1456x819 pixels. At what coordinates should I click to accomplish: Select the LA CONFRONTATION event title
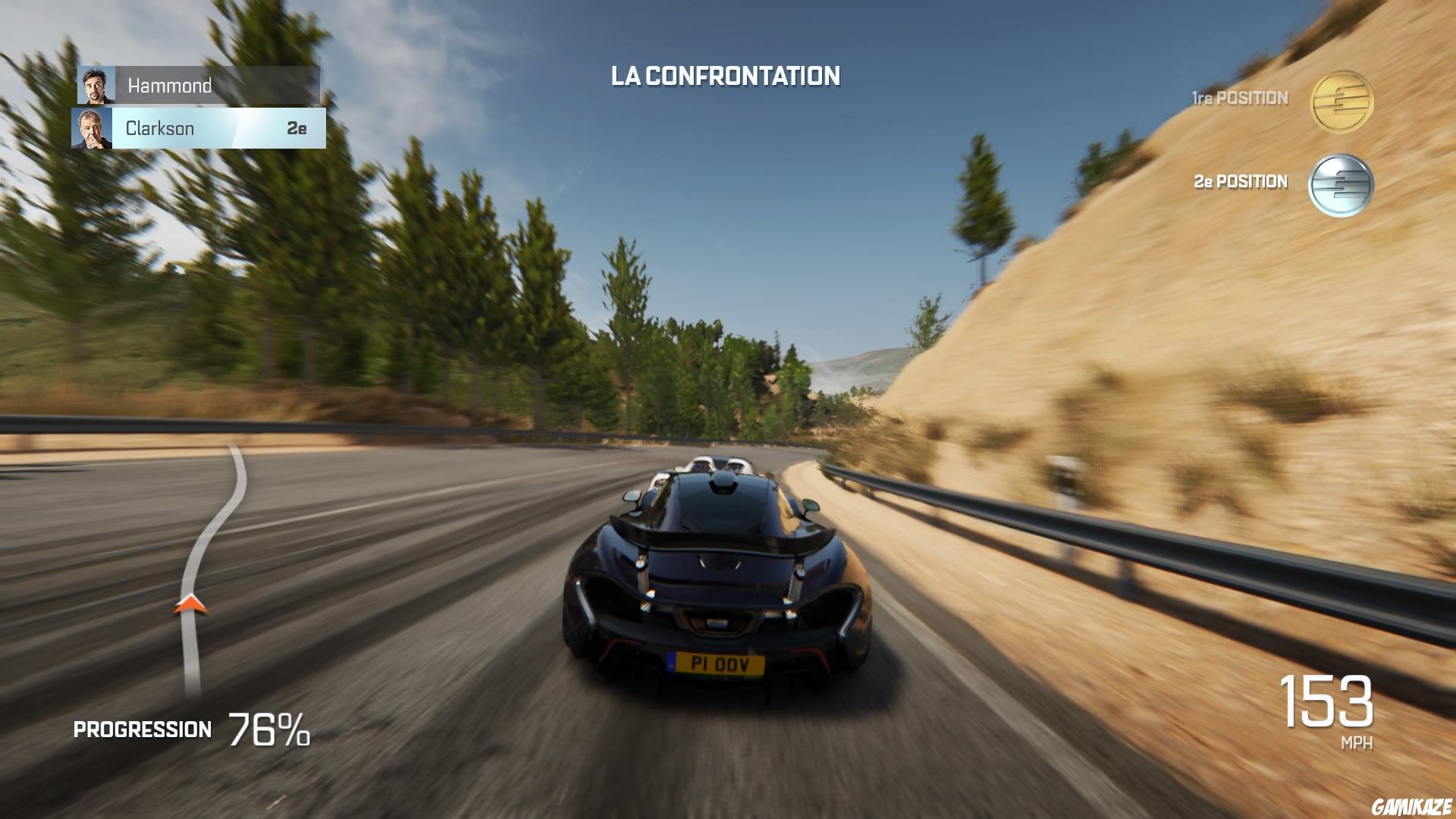pyautogui.click(x=726, y=76)
